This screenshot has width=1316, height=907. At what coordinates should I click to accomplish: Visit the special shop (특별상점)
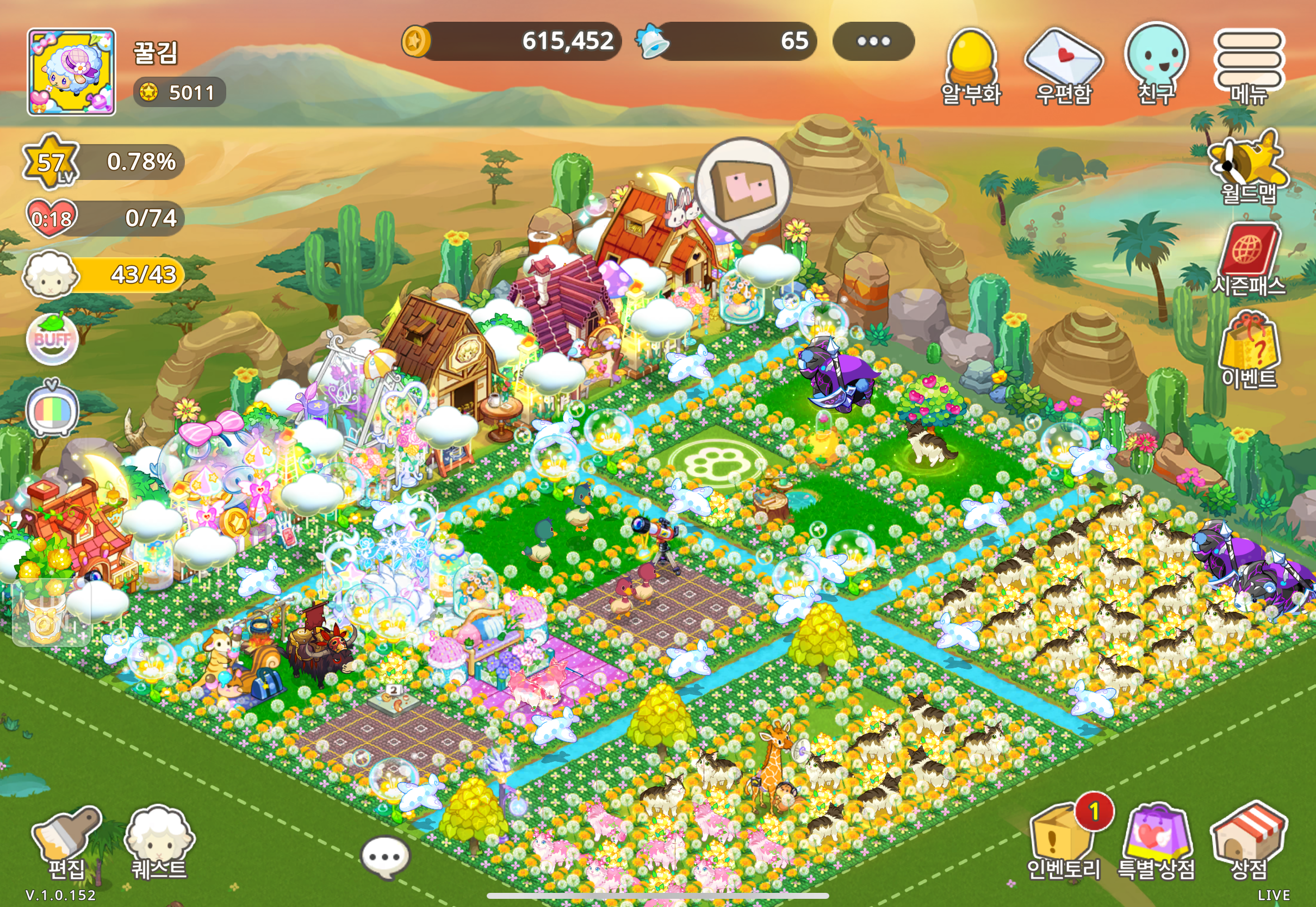(x=1156, y=841)
